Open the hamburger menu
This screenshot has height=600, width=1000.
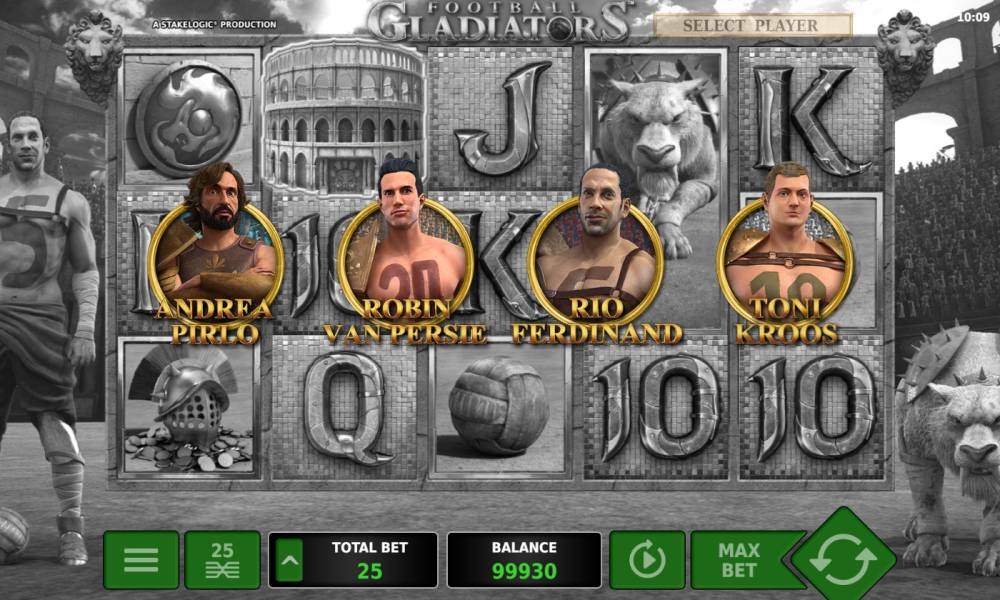pos(141,560)
